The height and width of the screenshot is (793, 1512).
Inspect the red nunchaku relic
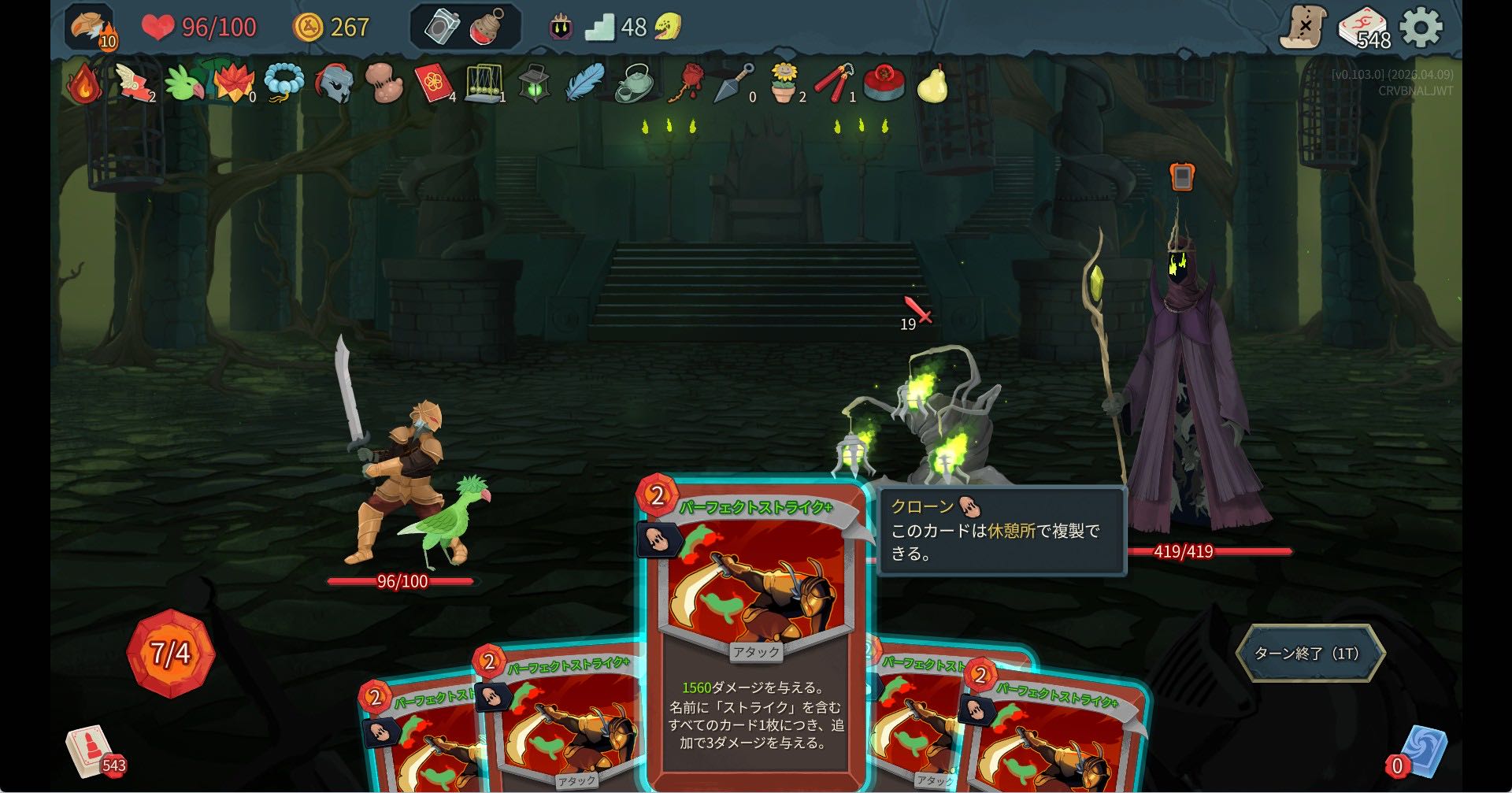[833, 83]
